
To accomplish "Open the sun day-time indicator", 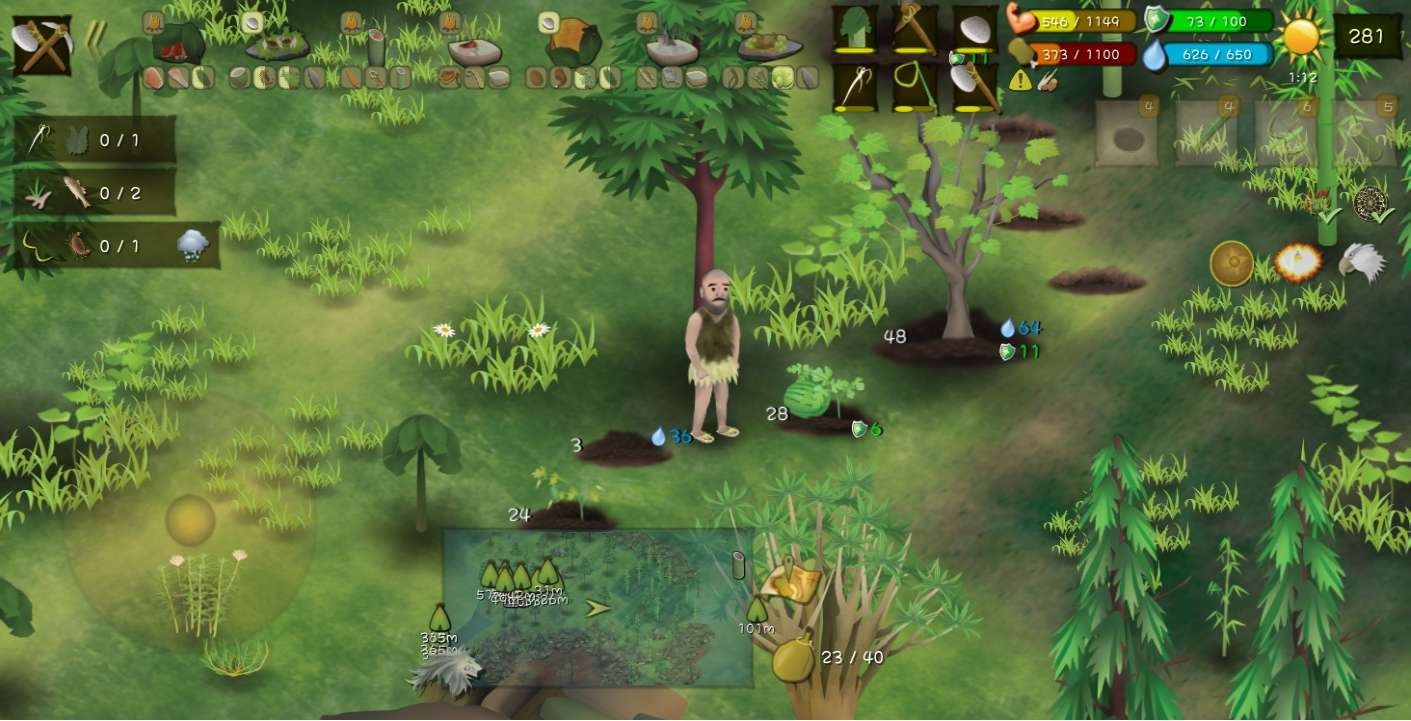I will click(1302, 37).
